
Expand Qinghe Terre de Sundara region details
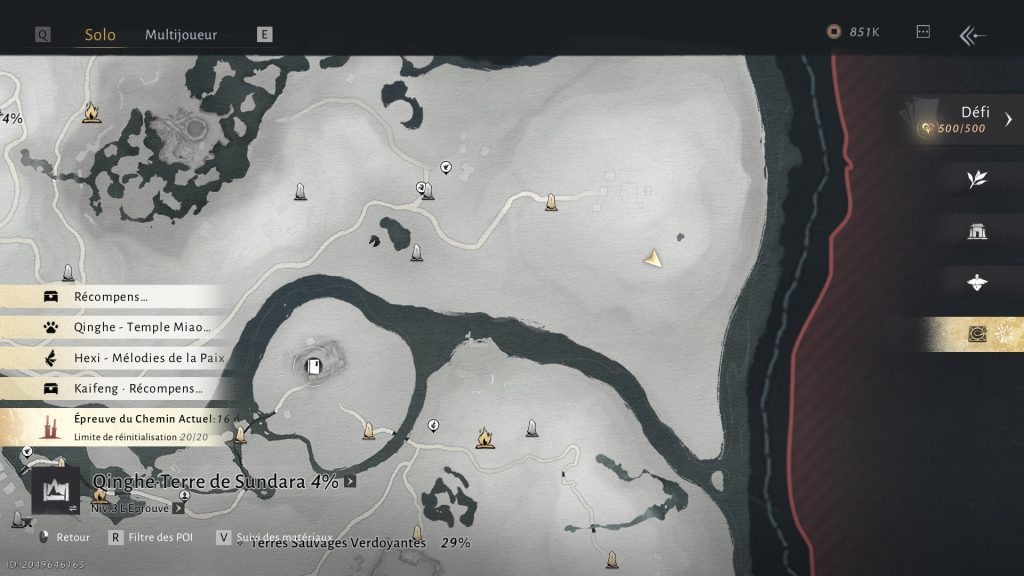coord(350,482)
